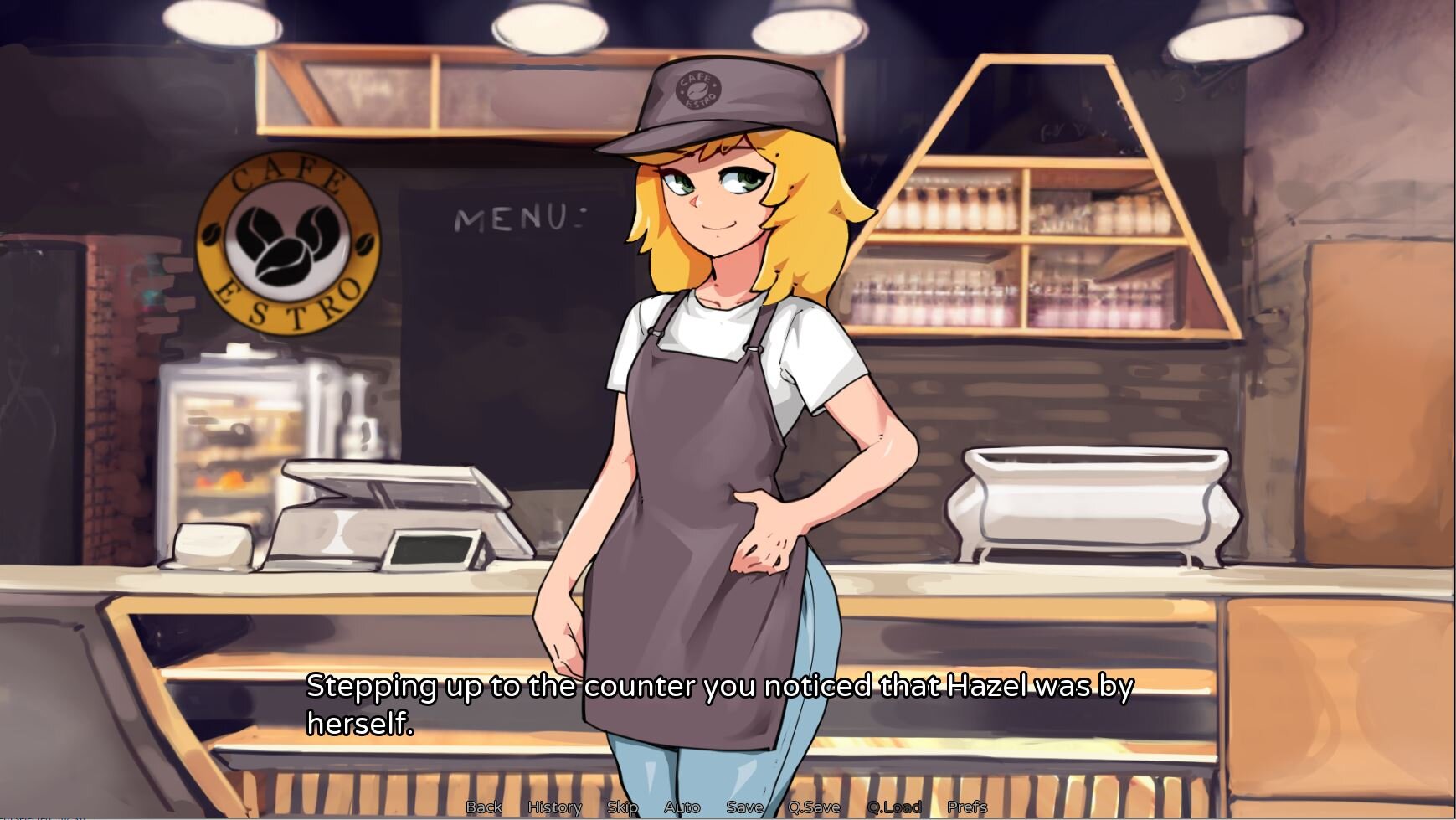The image size is (1456, 820).
Task: Open the Save game screen
Action: point(744,807)
